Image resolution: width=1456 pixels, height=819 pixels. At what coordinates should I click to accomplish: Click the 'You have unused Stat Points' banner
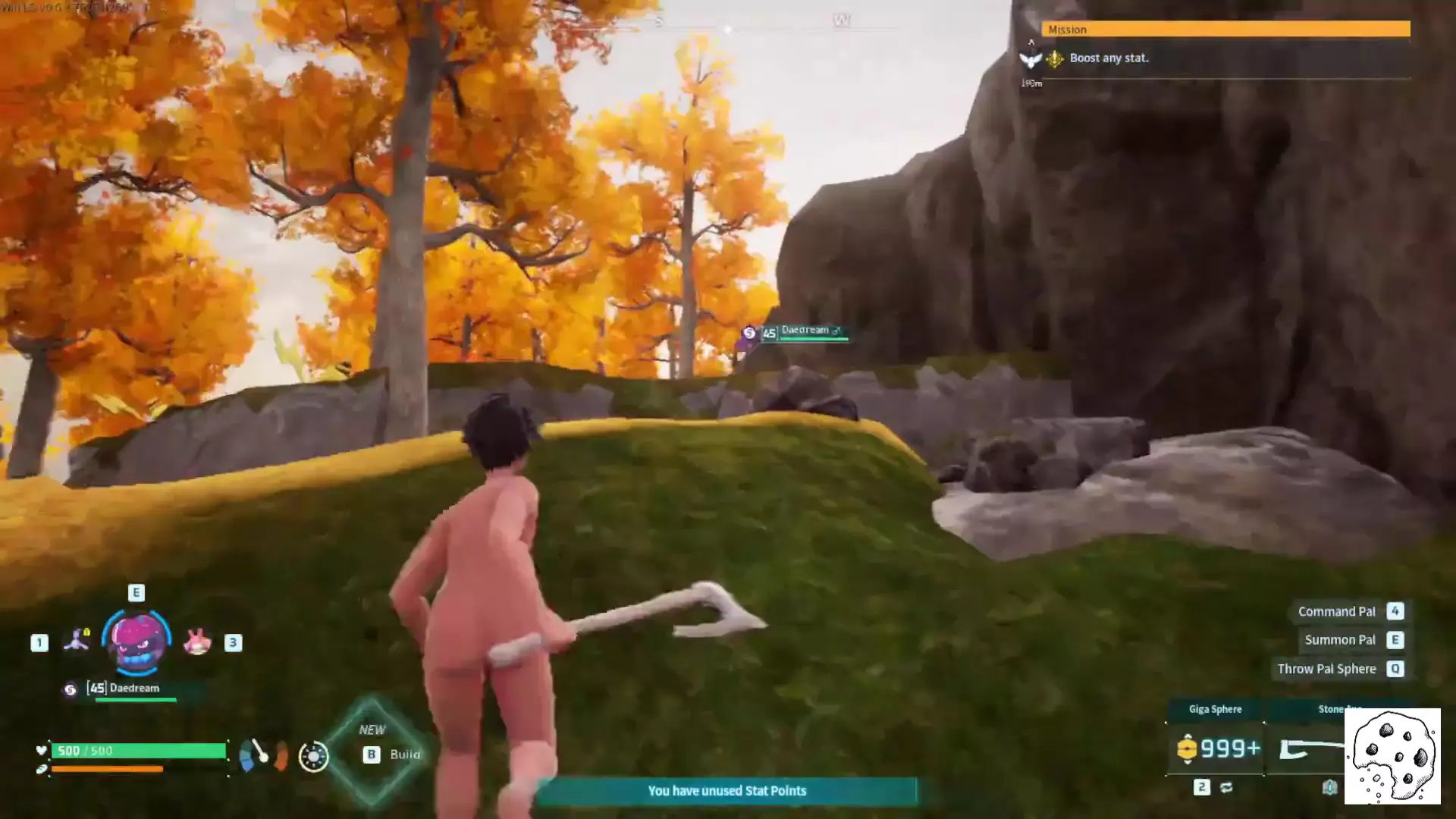[x=726, y=791]
